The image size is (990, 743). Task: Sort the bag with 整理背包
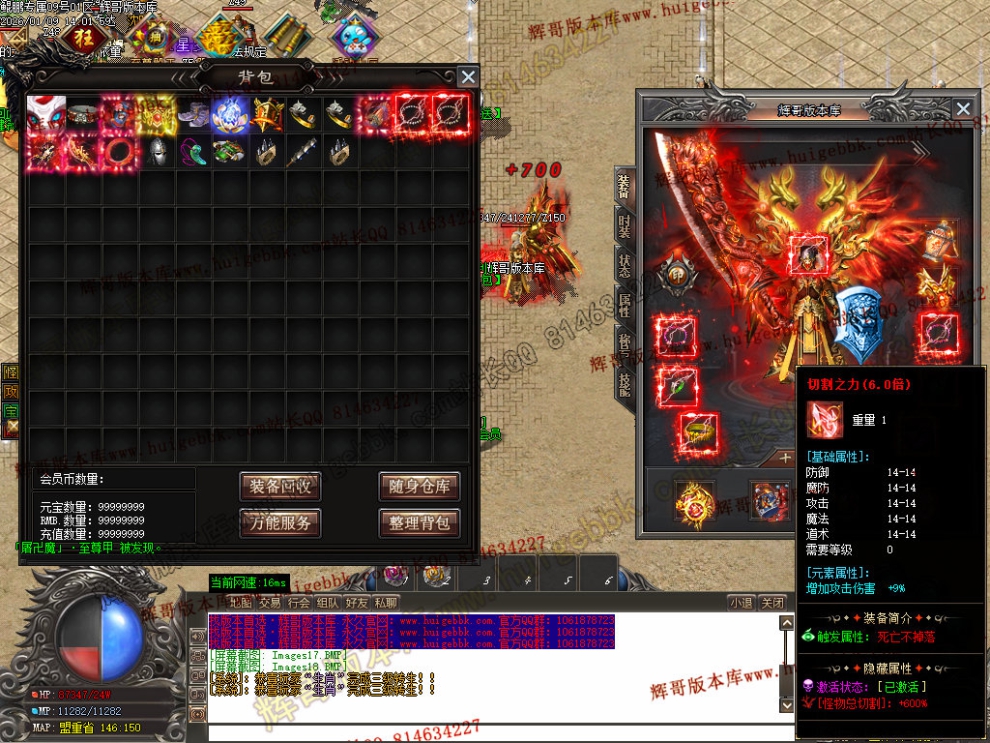419,522
